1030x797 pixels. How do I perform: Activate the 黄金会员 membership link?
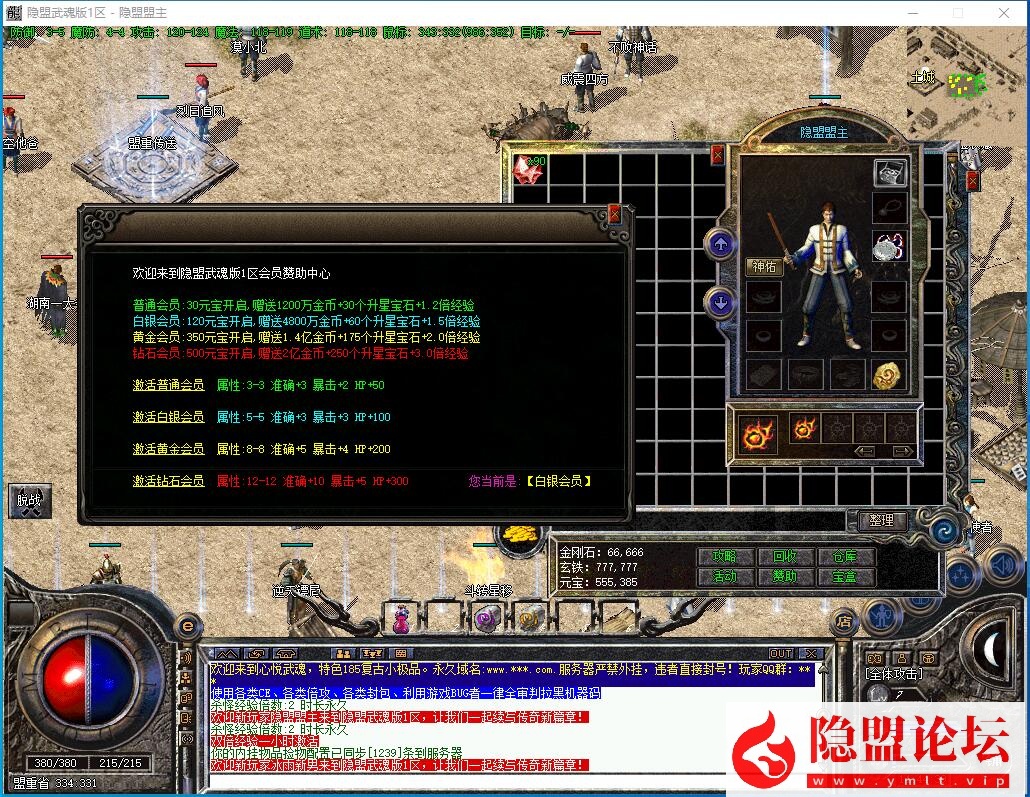[x=168, y=449]
